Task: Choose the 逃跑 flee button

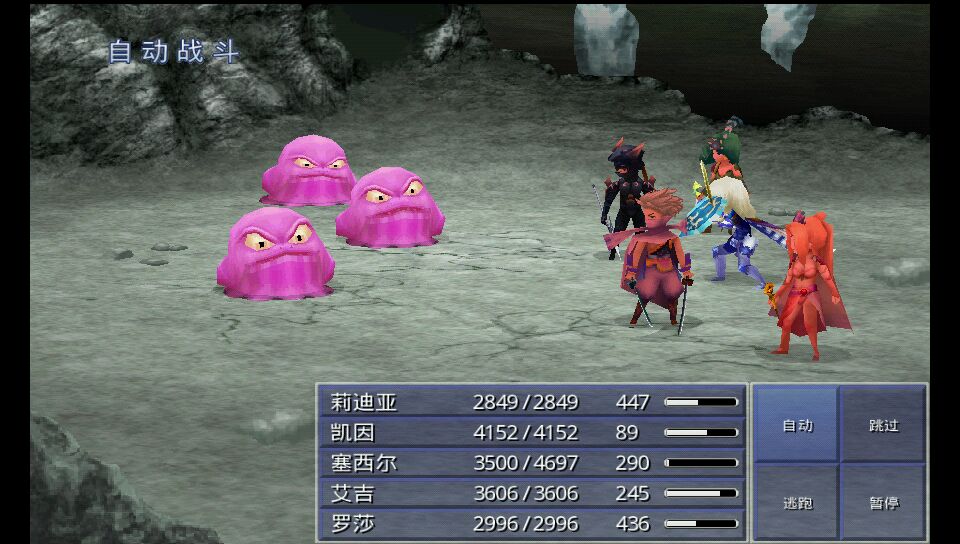Action: (x=797, y=502)
